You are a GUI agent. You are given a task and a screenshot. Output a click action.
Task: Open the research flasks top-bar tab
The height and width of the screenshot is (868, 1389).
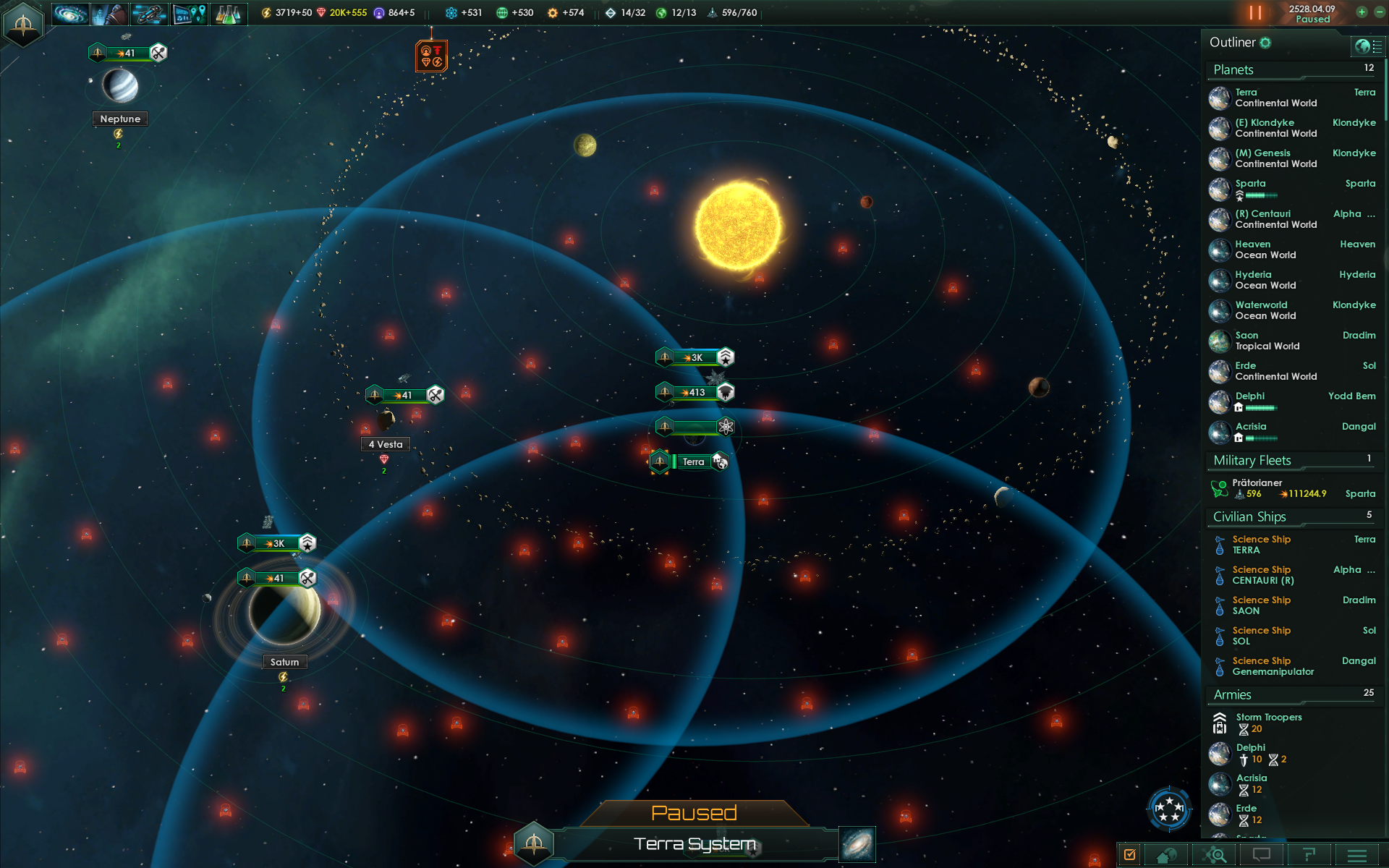click(228, 13)
